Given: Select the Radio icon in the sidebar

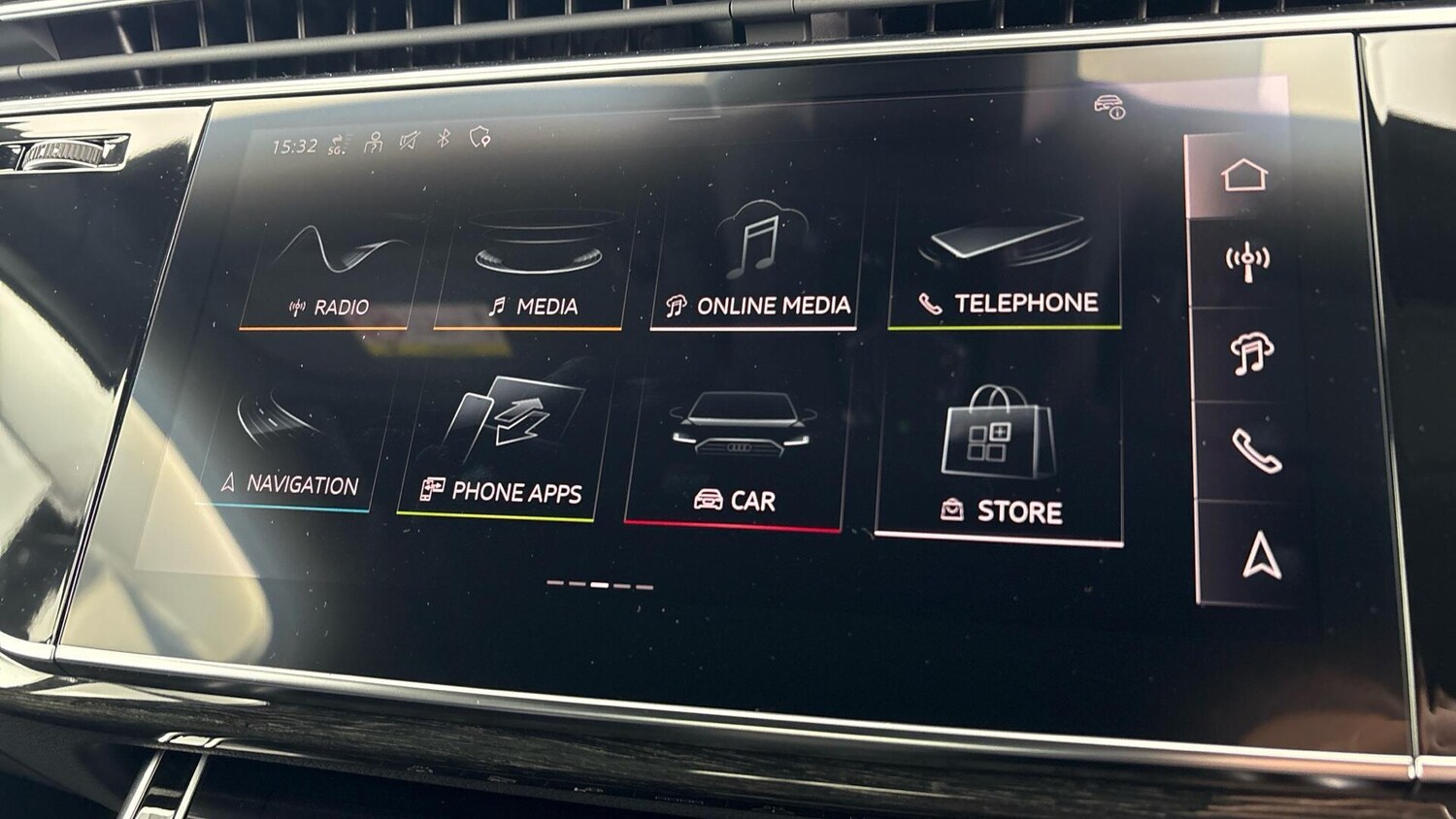Looking at the screenshot, I should tap(1246, 258).
